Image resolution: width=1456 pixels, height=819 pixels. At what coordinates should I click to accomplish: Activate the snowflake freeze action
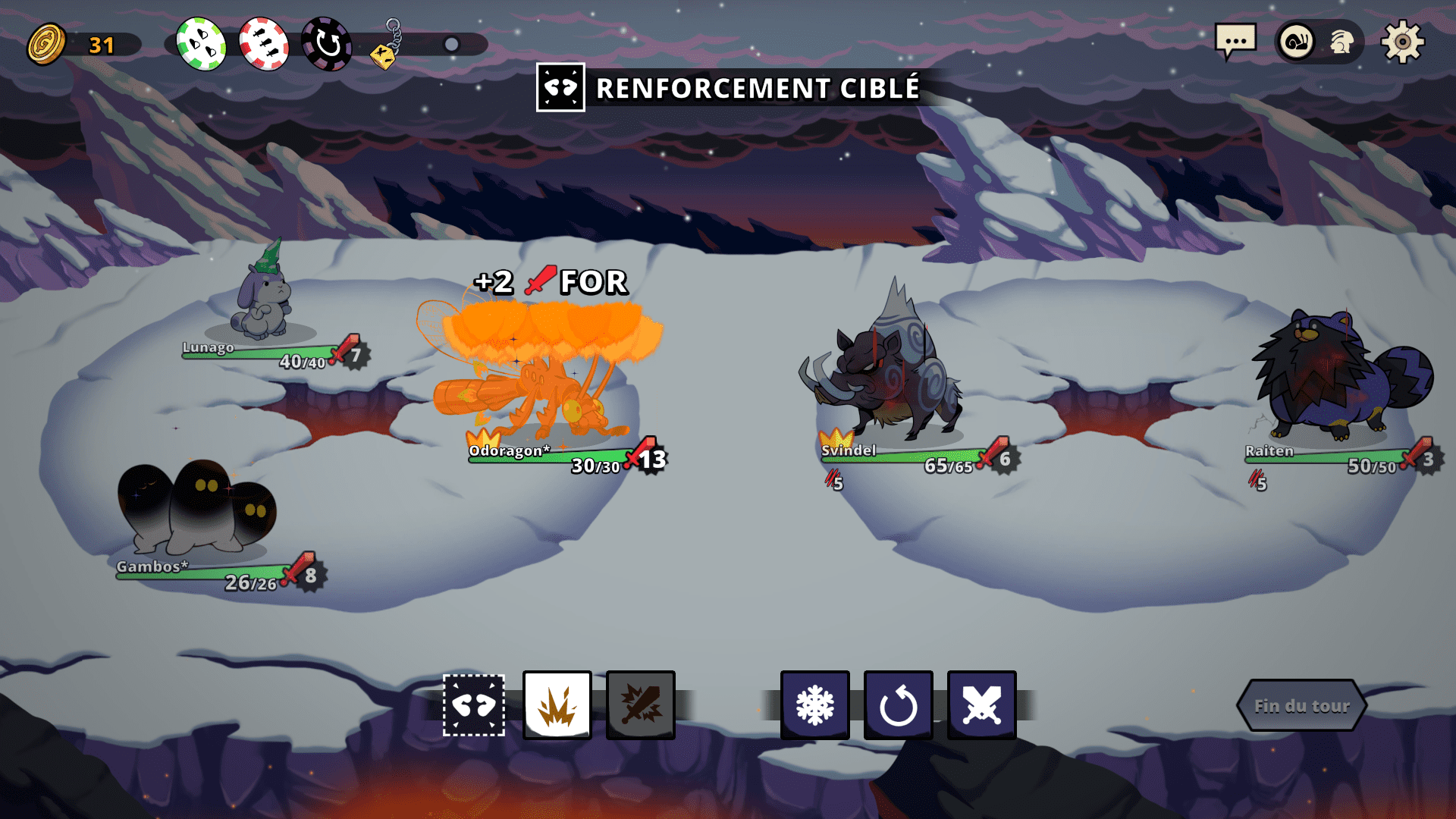(x=815, y=705)
